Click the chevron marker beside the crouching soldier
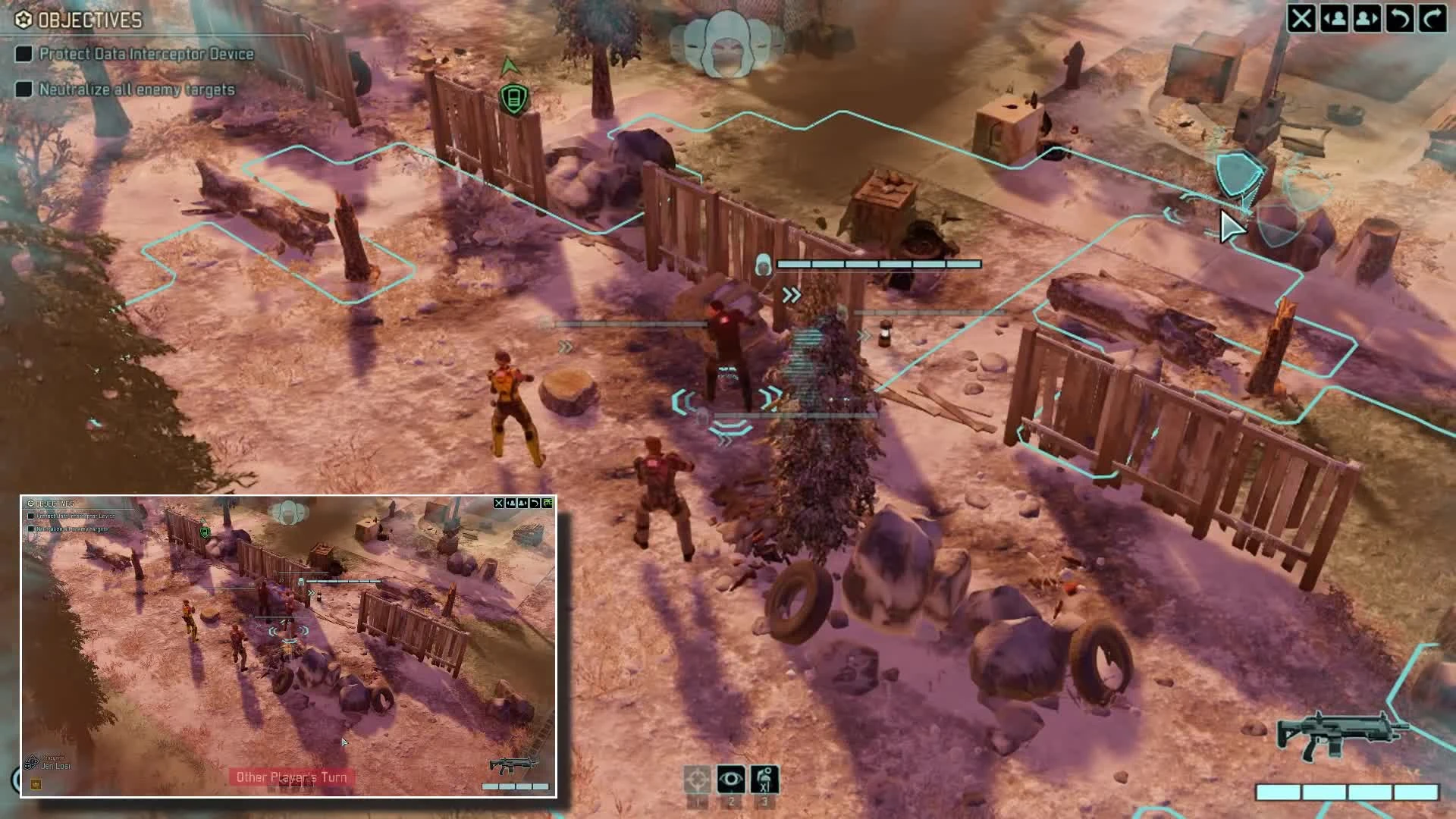This screenshot has height=819, width=1456. tap(564, 347)
